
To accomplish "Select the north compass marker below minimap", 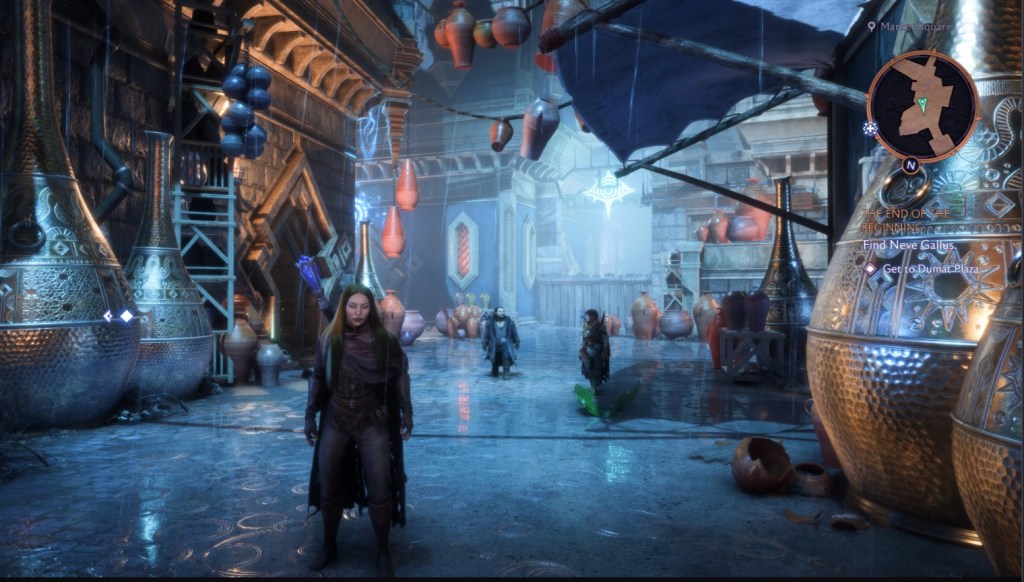I will (x=911, y=165).
